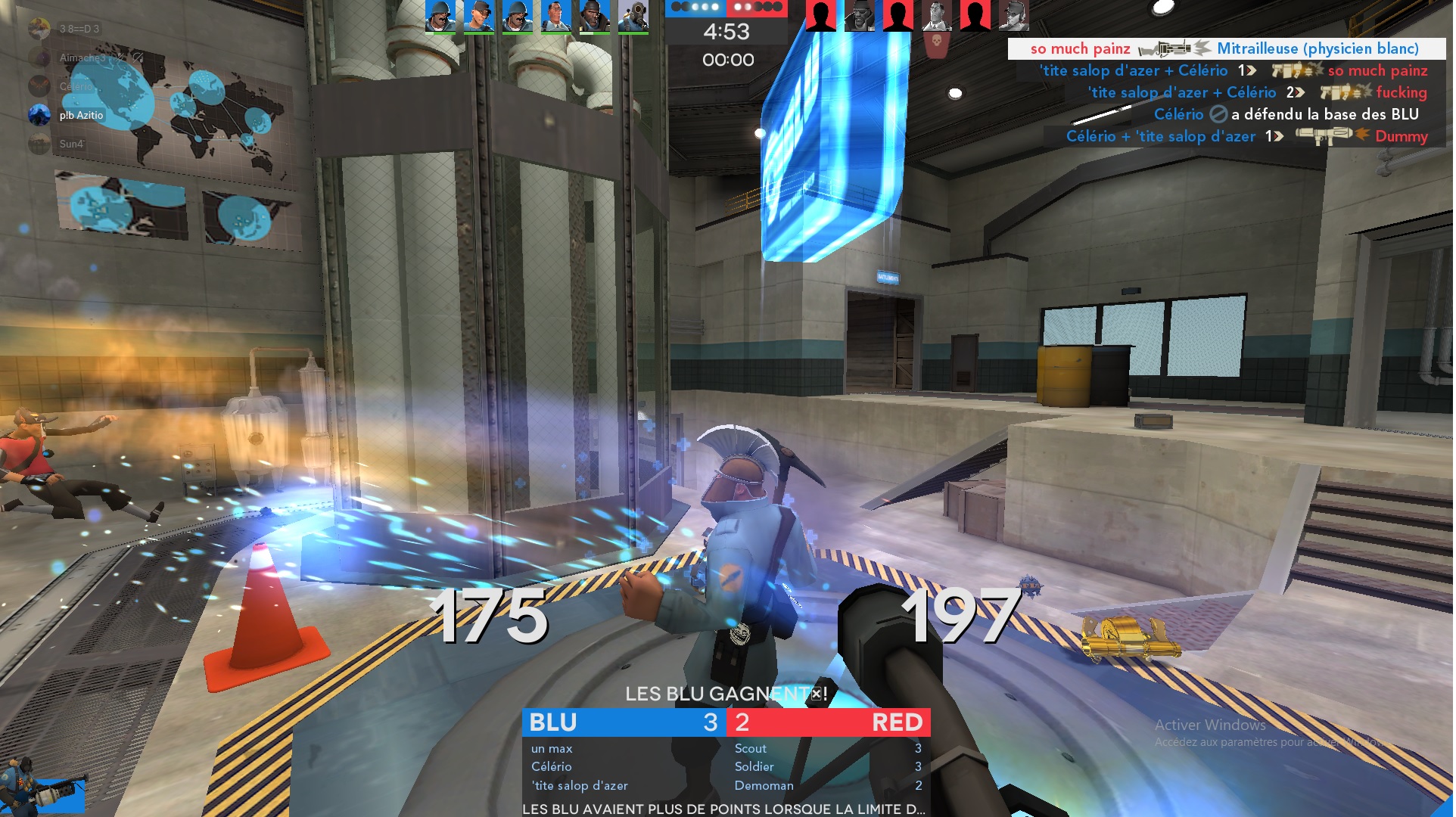The height and width of the screenshot is (817, 1456).
Task: Select the BLU Demoman portrait
Action: [x=595, y=17]
